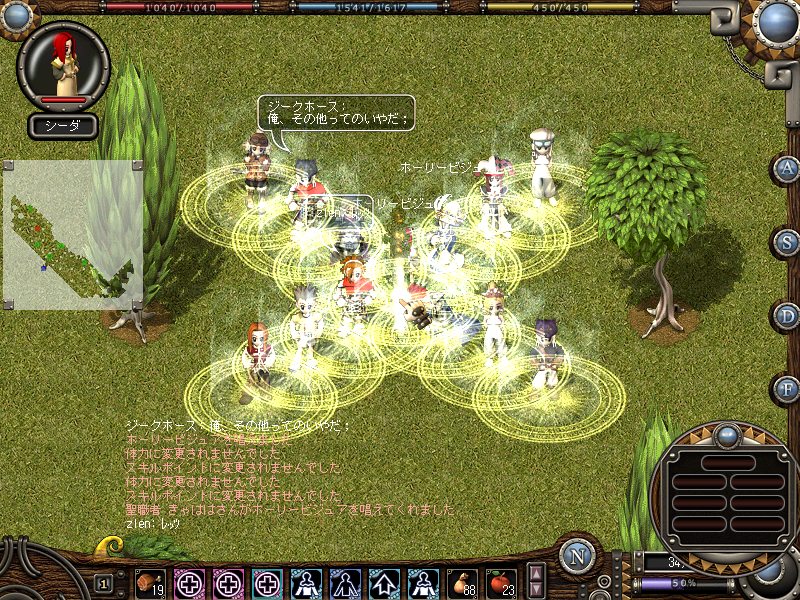Viewport: 800px width, 600px height.
Task: Open the translucent minimap overlay
Action: (x=72, y=235)
